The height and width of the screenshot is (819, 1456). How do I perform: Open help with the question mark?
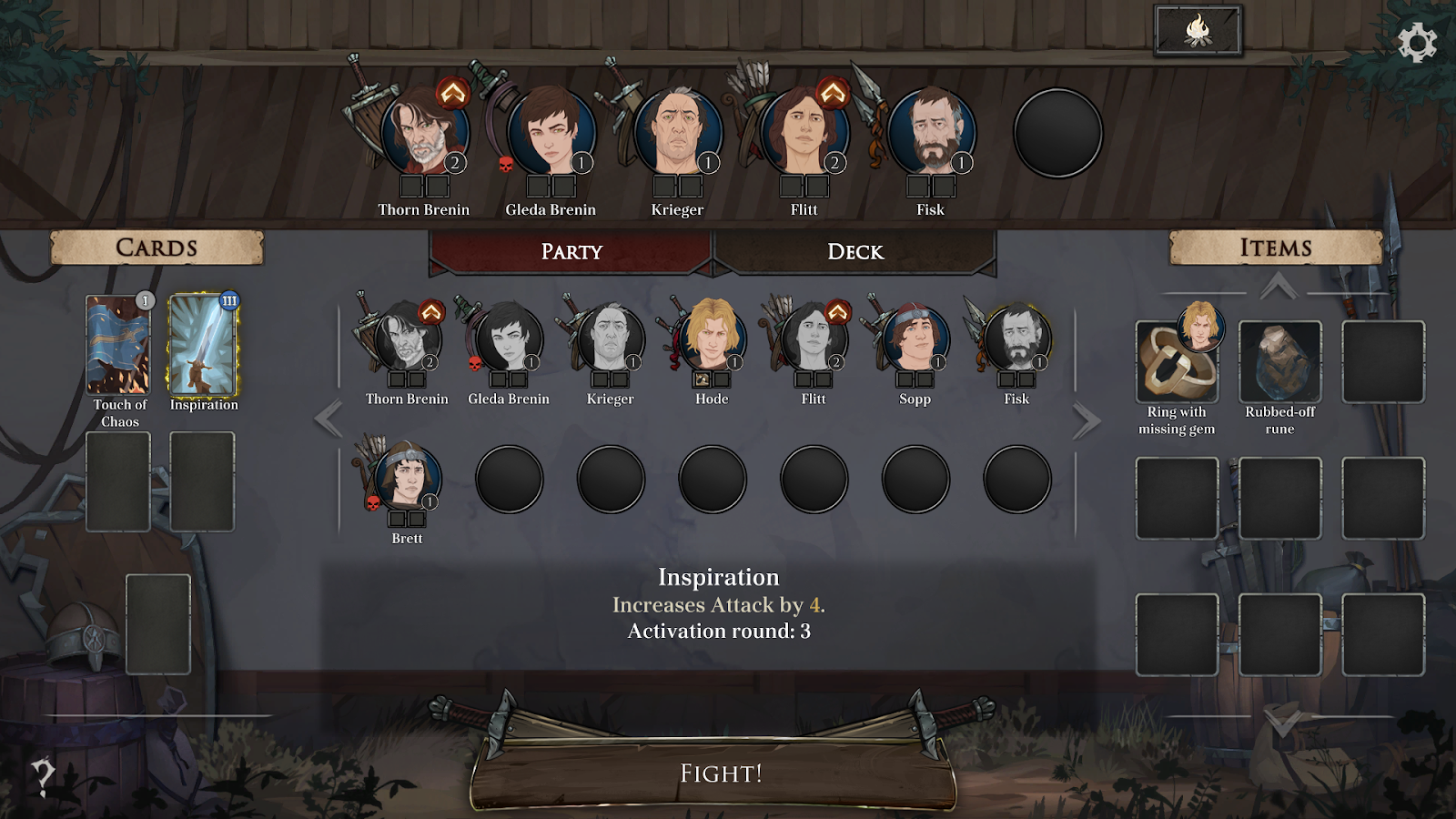pos(43,776)
